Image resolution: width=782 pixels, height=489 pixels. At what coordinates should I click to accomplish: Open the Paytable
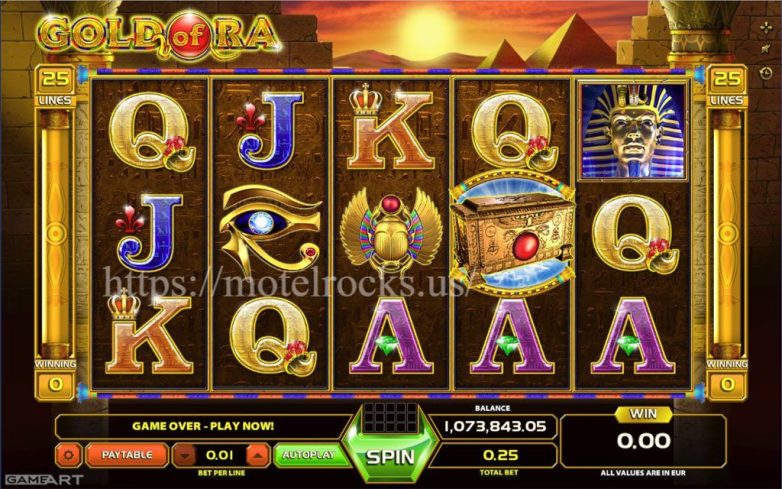(126, 455)
